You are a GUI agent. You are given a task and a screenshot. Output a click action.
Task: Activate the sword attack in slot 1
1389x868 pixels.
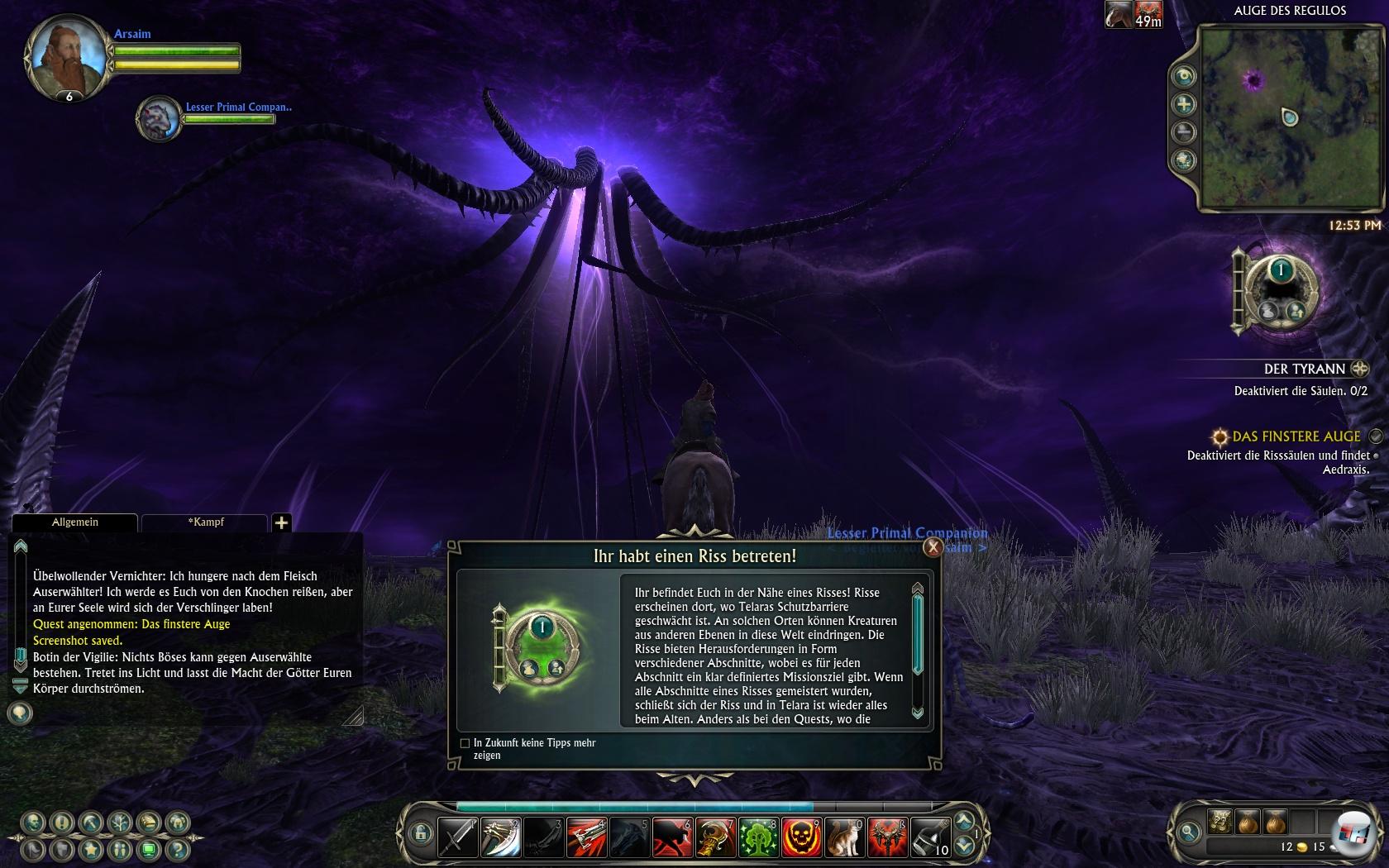point(457,837)
